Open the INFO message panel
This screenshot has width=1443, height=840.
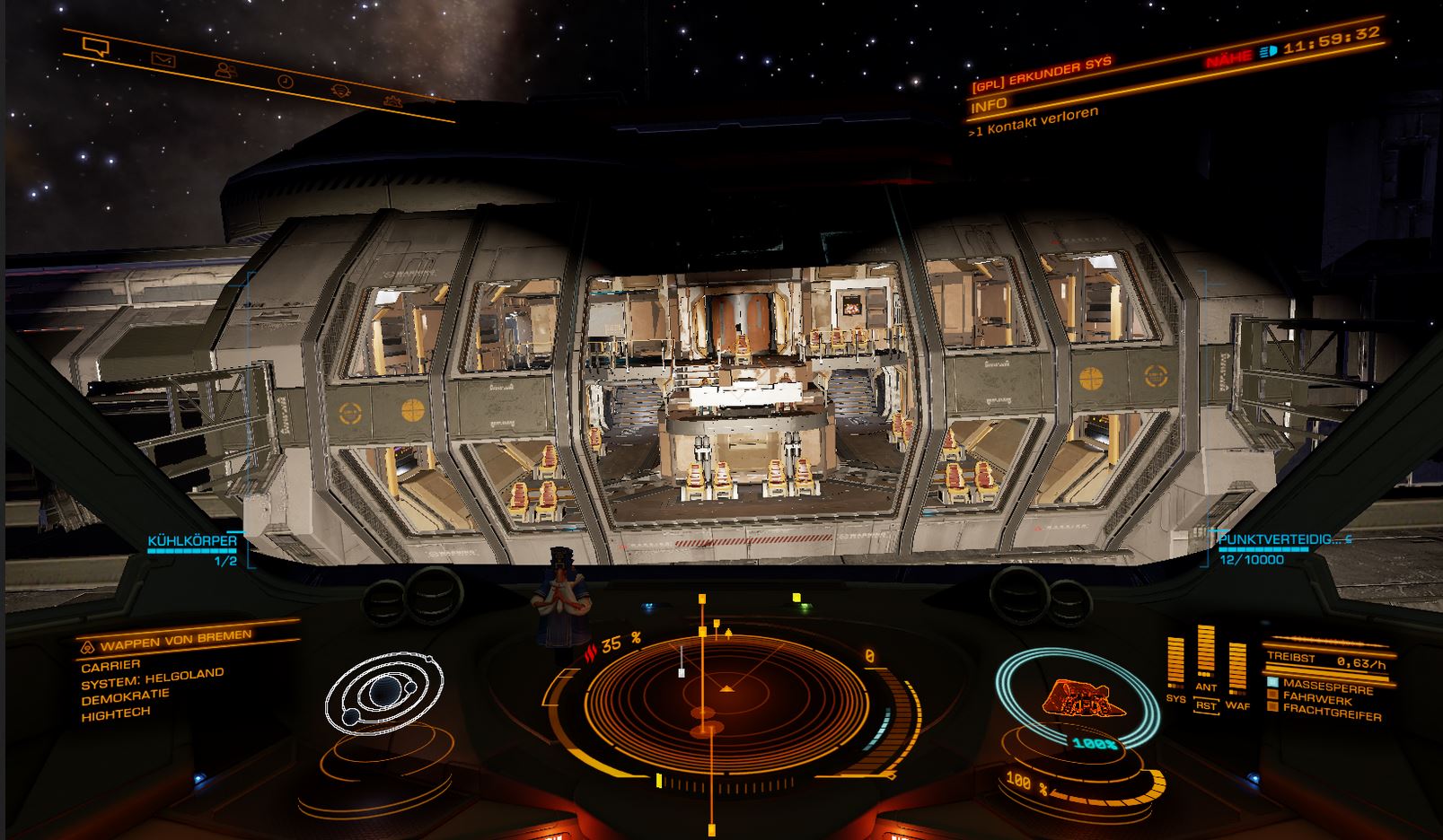point(989,105)
